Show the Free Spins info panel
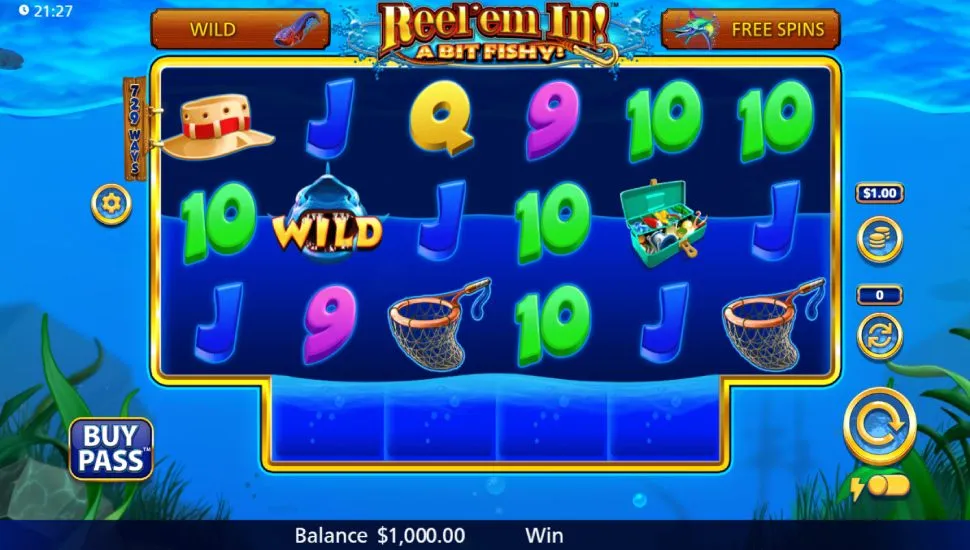This screenshot has width=970, height=550. pyautogui.click(x=750, y=30)
